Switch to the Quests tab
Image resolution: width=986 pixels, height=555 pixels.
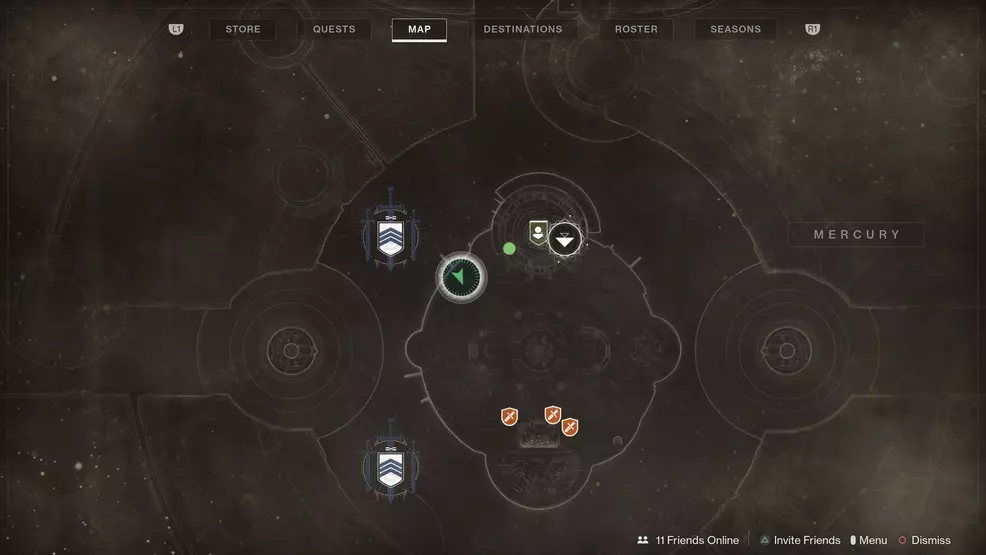(x=334, y=30)
